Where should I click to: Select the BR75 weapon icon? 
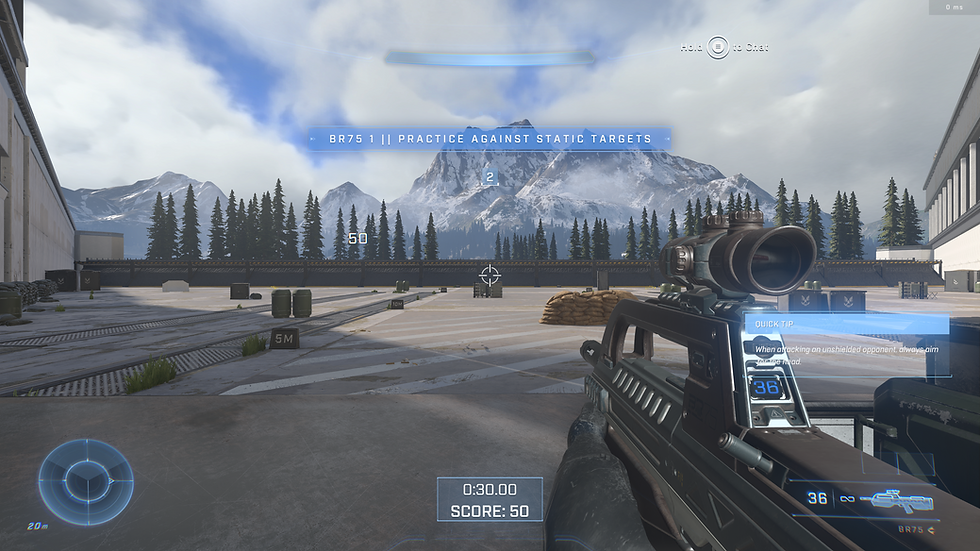coord(902,499)
